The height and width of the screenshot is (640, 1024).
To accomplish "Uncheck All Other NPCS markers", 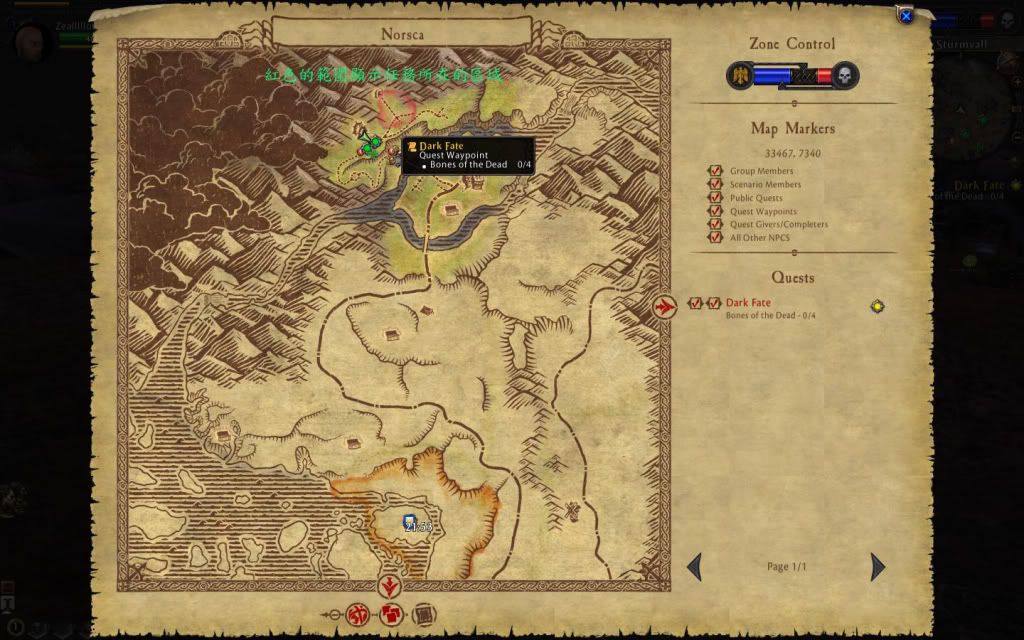I will [x=715, y=237].
